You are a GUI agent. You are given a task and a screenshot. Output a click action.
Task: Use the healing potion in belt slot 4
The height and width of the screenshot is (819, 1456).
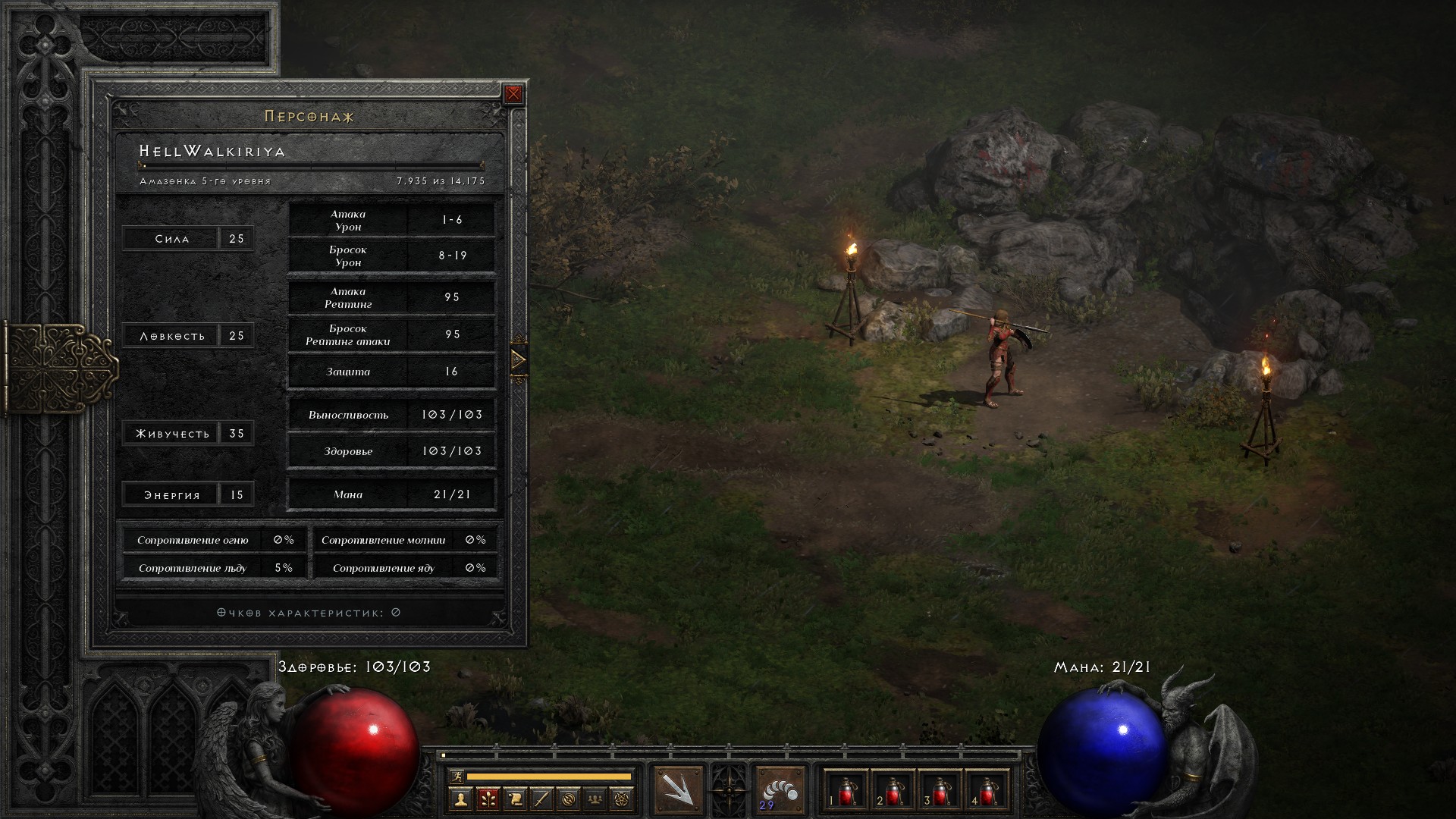(x=987, y=791)
